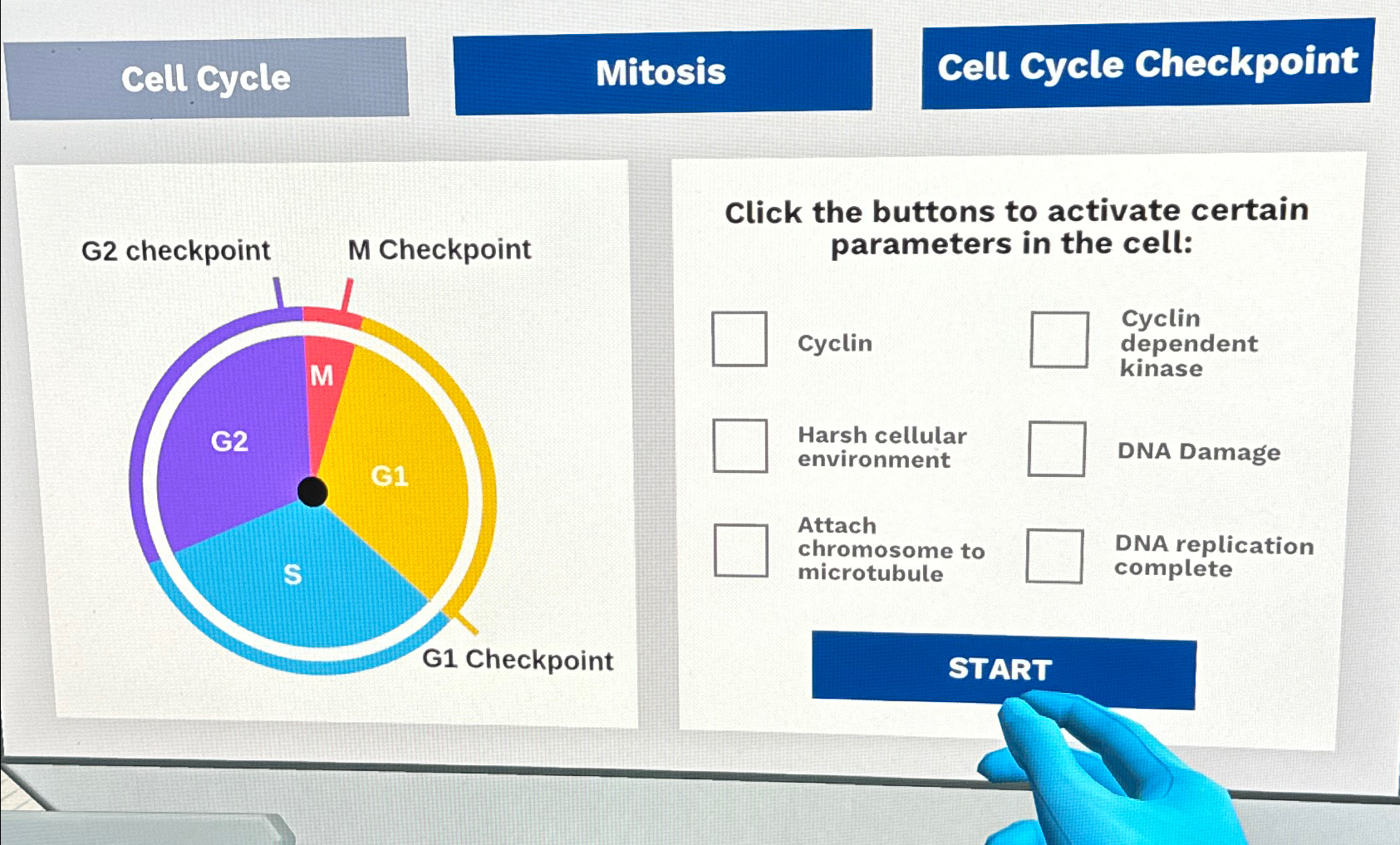Select the G2 phase segment
1400x845 pixels.
click(x=230, y=440)
